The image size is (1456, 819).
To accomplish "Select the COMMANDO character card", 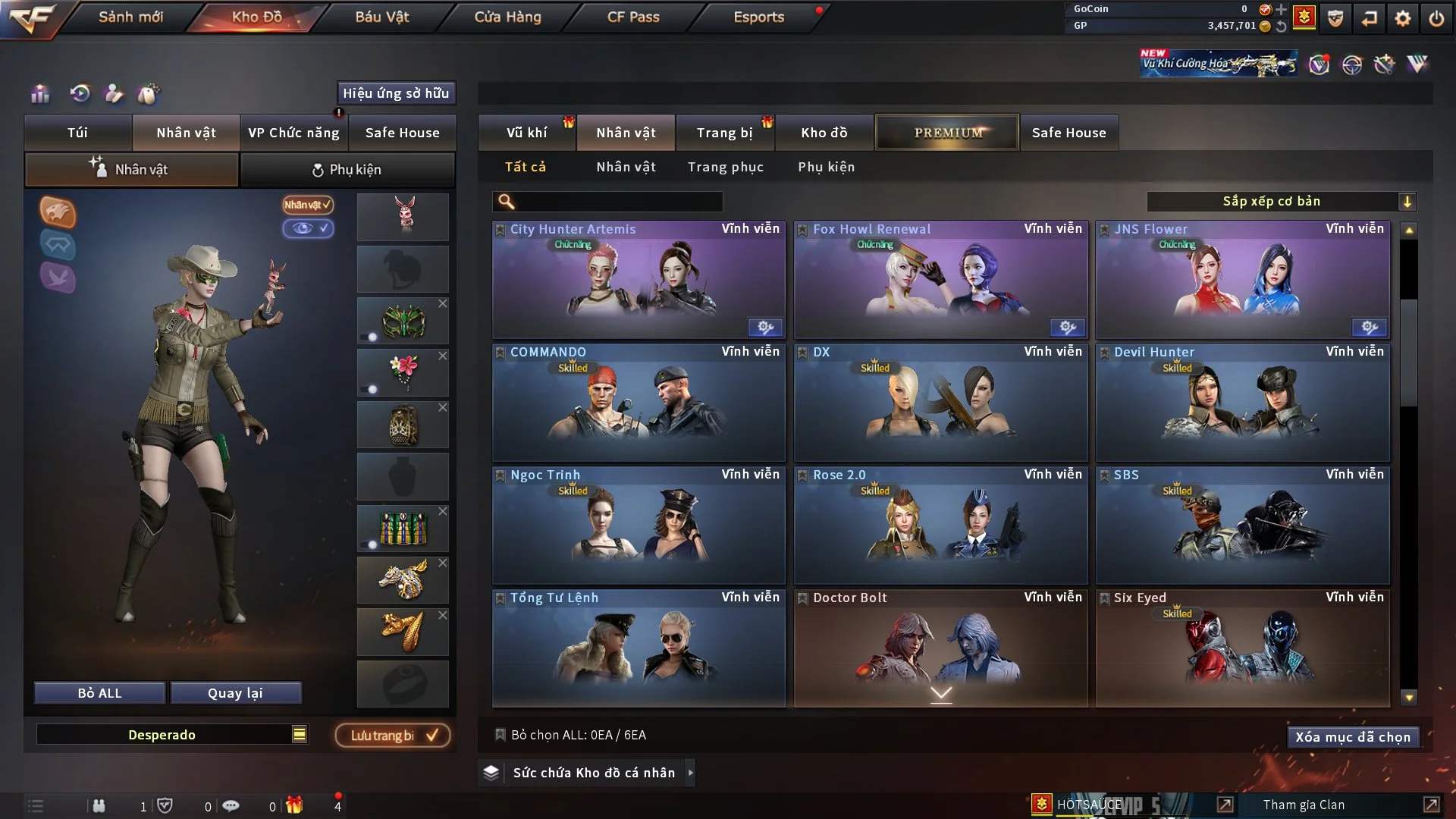I will (638, 403).
